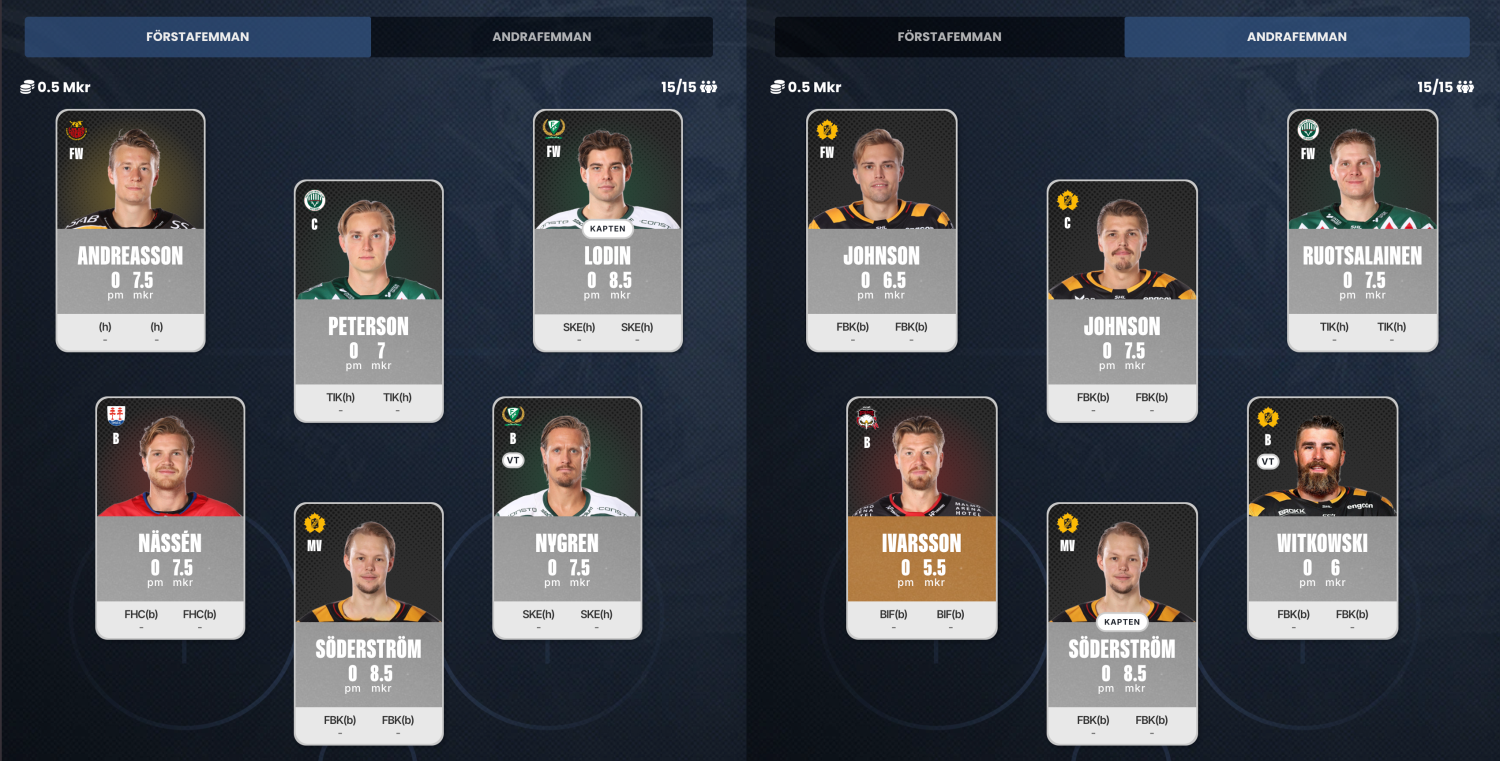Select defender Nässén's player card
Viewport: 1500px width, 761px height.
(x=170, y=517)
